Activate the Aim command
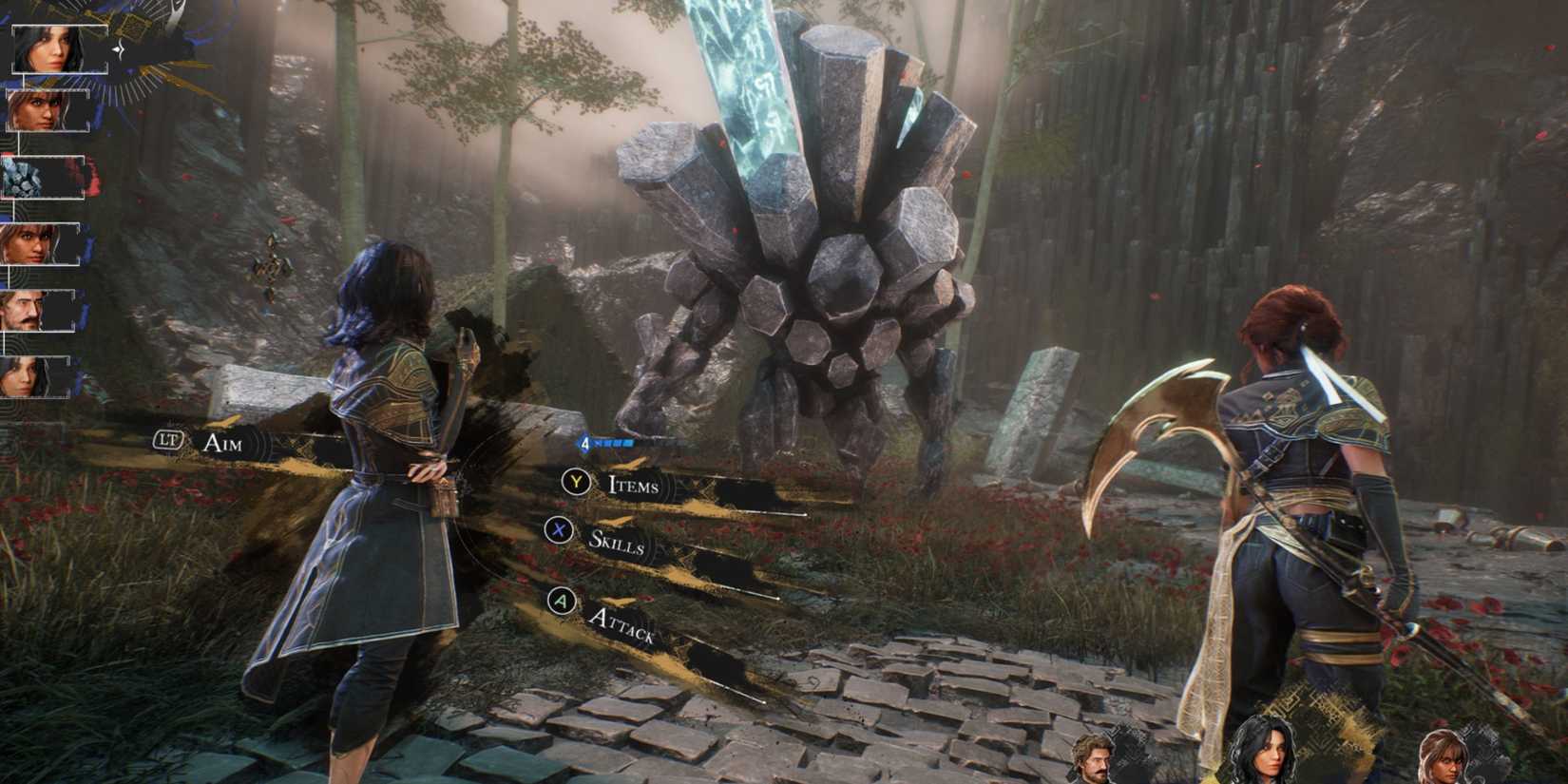1568x784 pixels. coord(223,443)
